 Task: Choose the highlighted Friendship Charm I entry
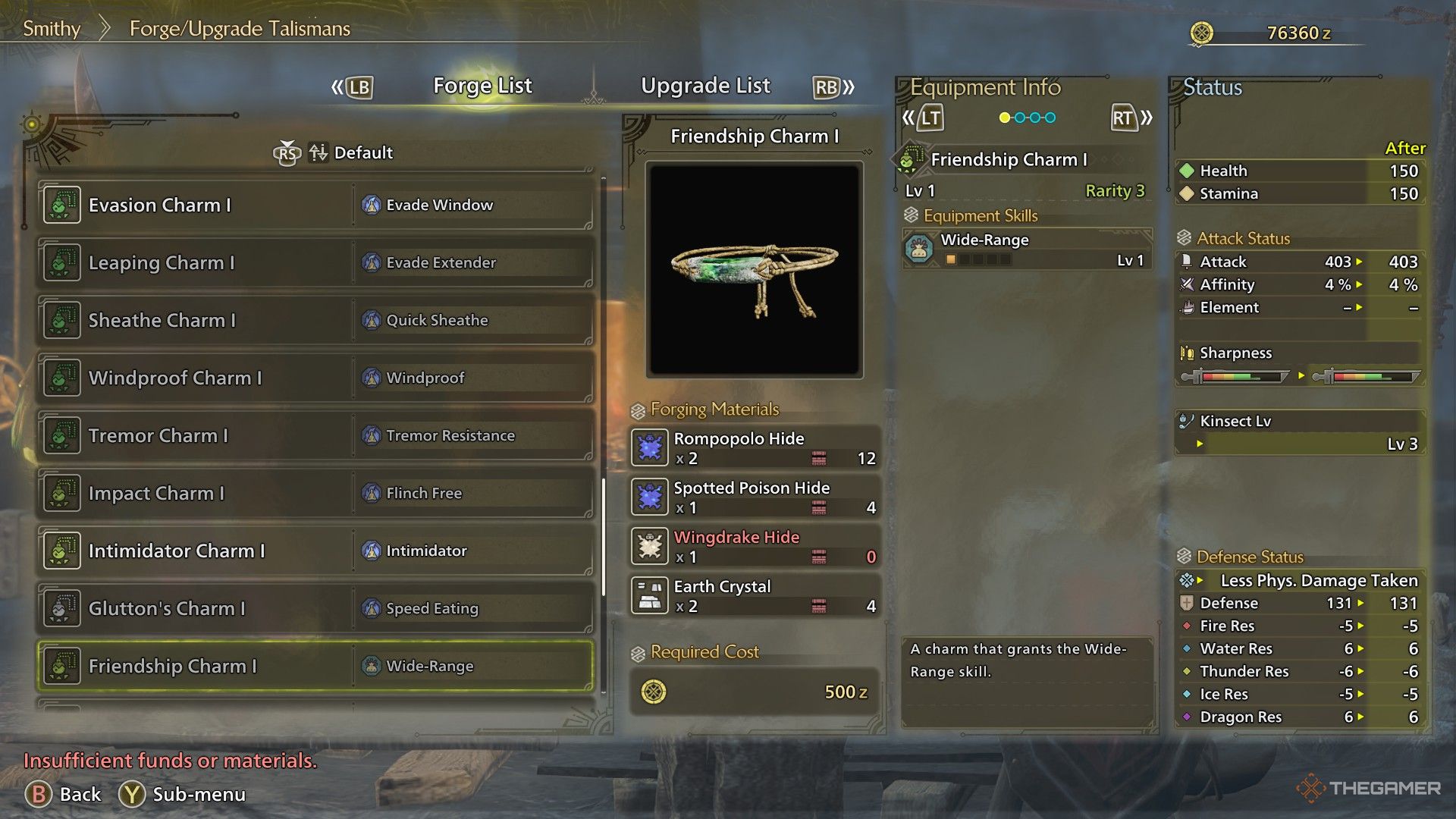[315, 667]
